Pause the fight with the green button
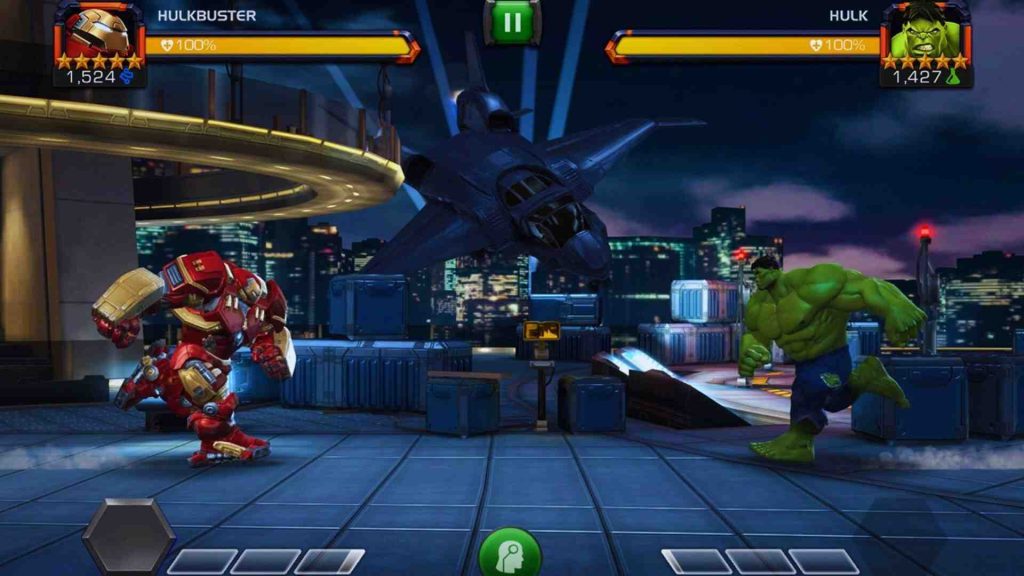This screenshot has height=576, width=1024. pos(511,21)
